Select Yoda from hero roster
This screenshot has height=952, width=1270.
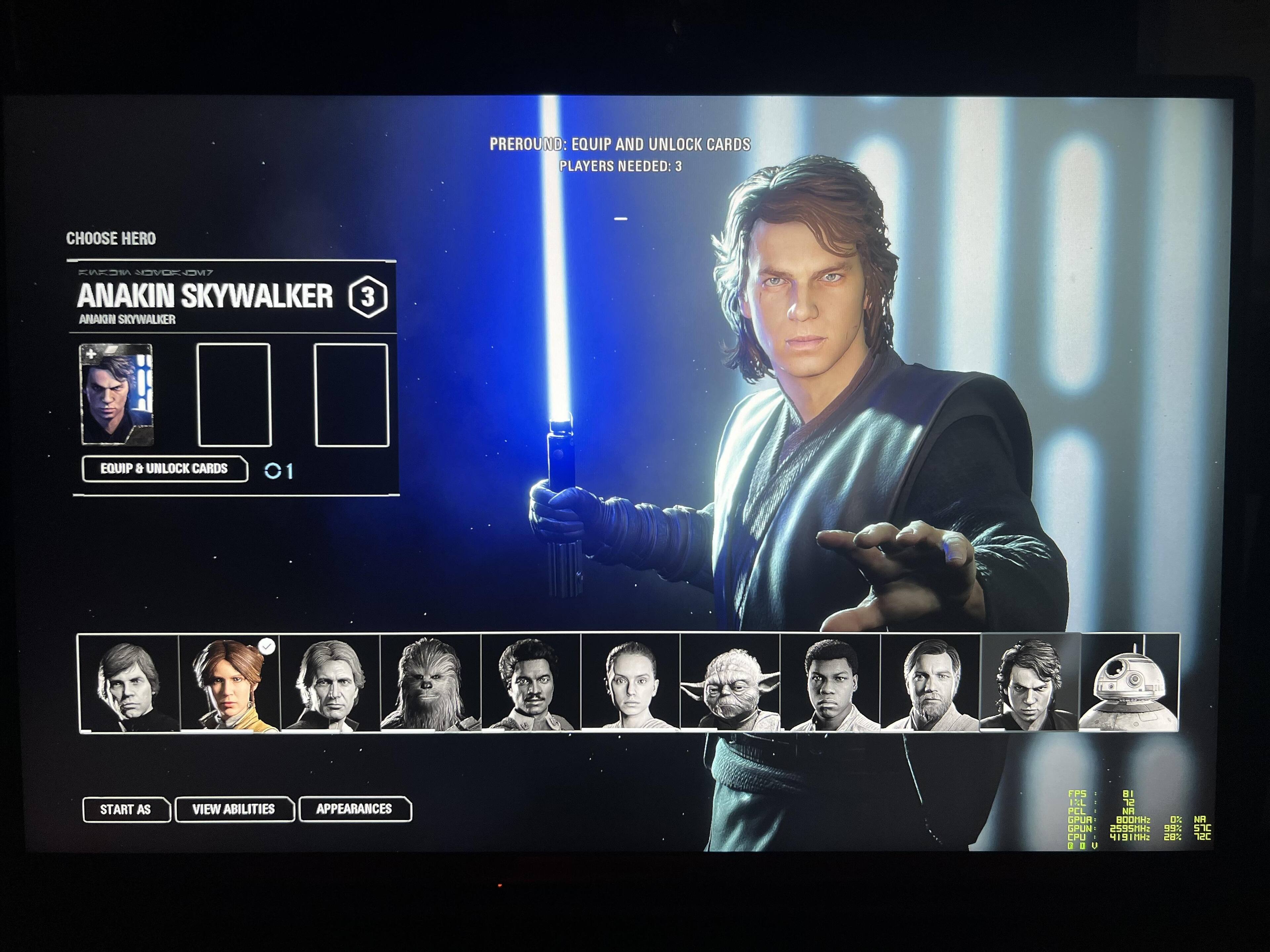pos(730,683)
